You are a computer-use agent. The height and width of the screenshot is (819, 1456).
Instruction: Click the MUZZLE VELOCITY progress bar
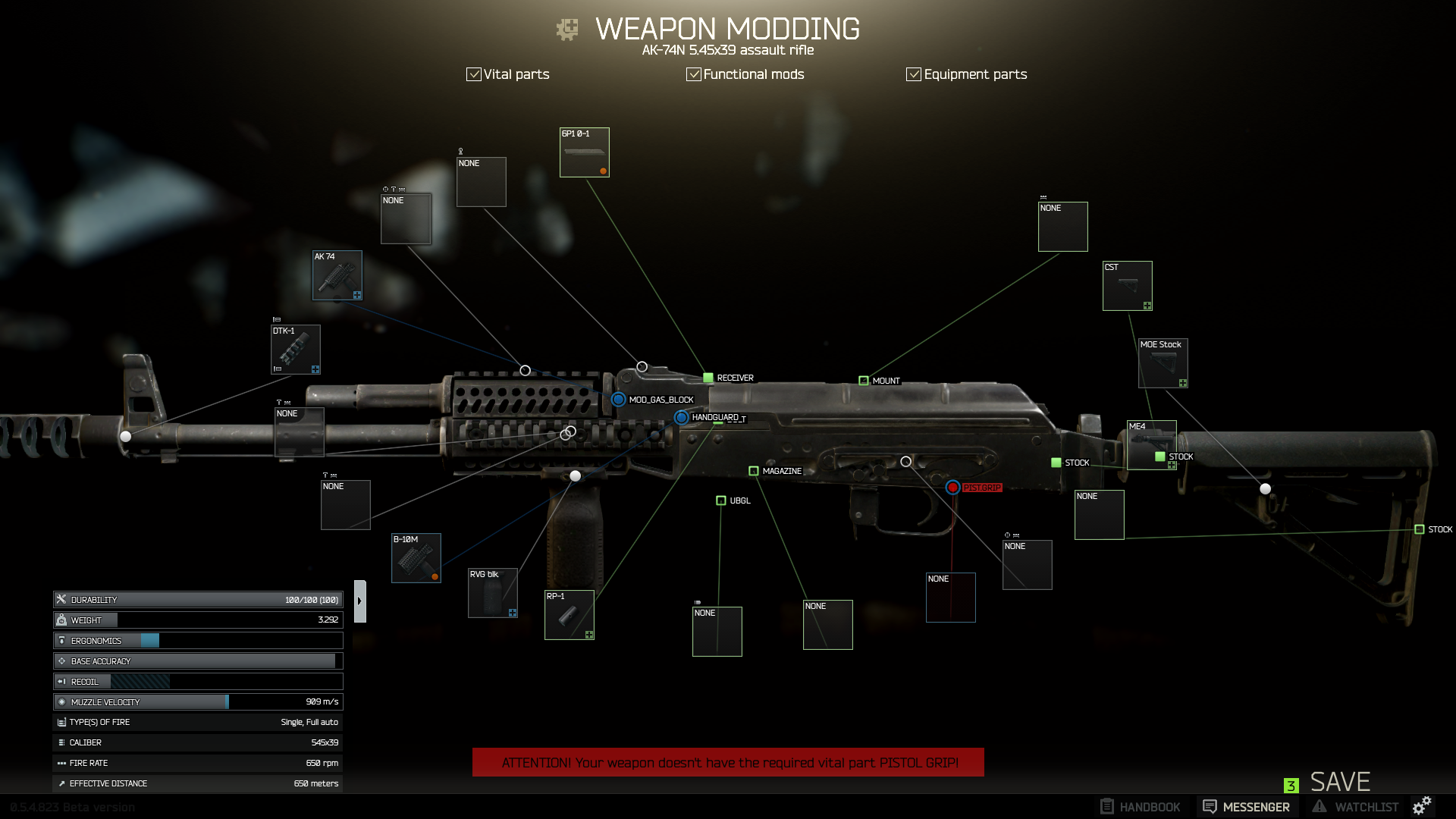(197, 701)
